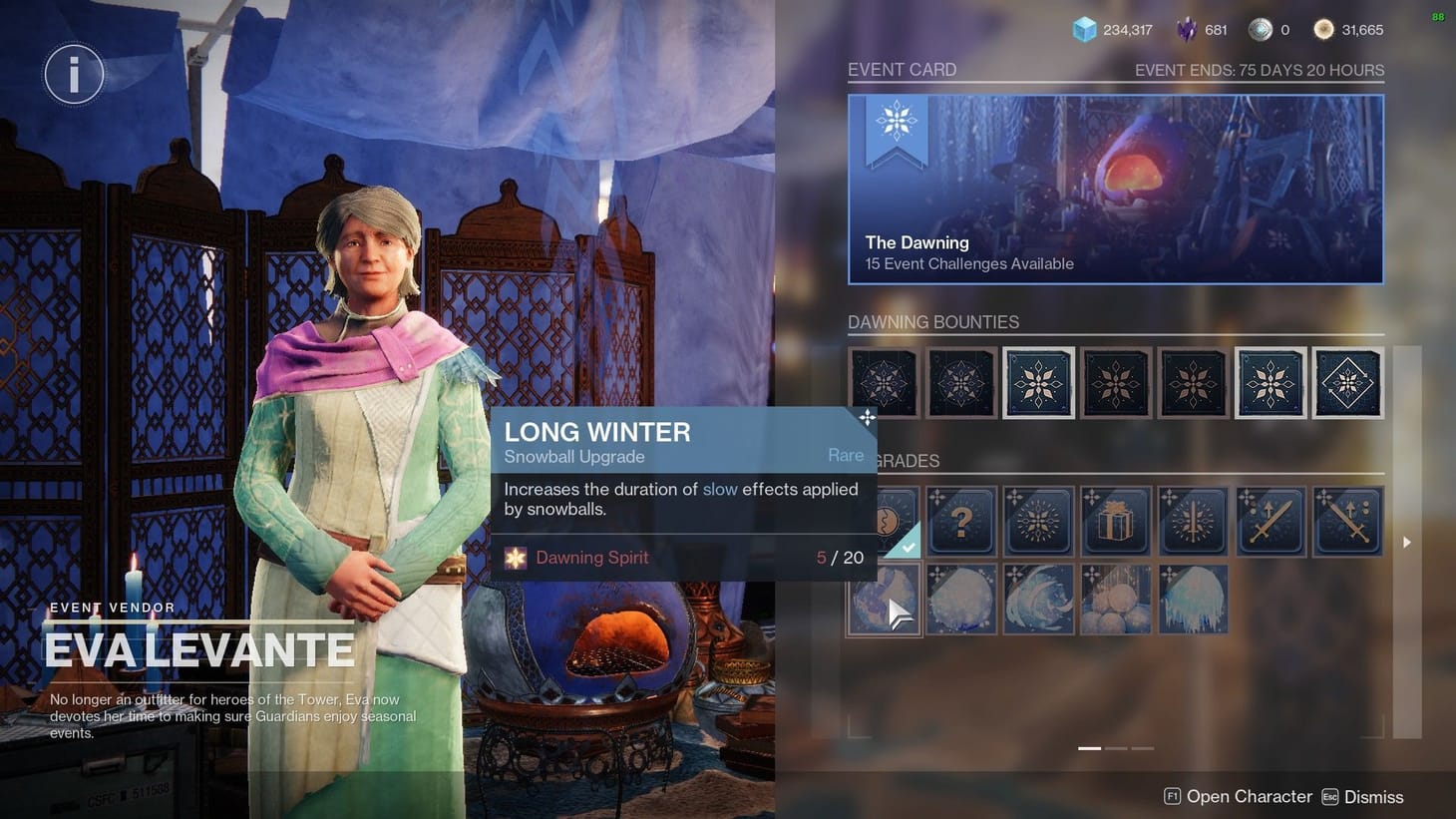The image size is (1456, 819).
Task: Select the mystery question-mark upgrade
Action: 961,521
